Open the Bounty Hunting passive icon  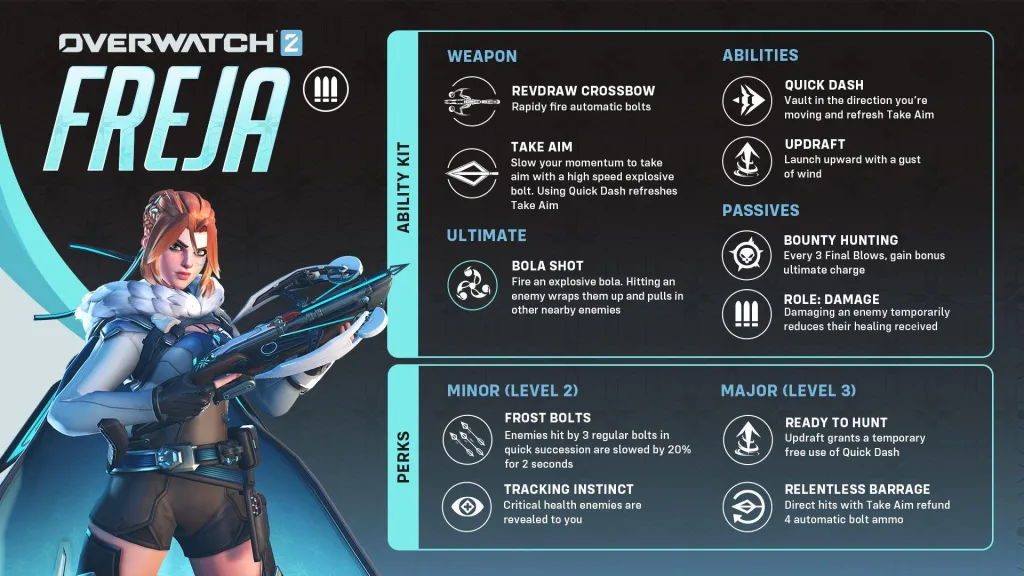click(748, 255)
